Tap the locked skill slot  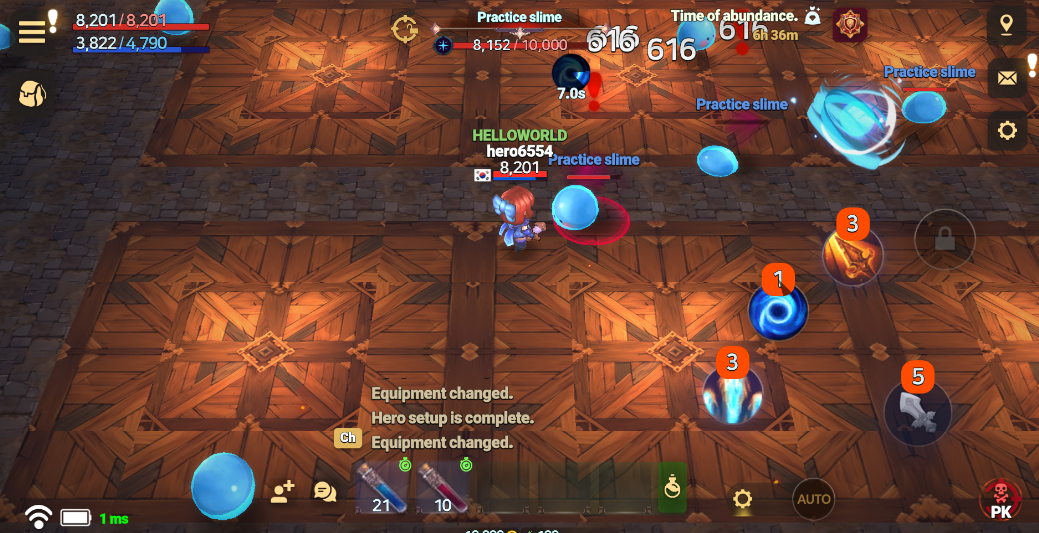[x=944, y=239]
